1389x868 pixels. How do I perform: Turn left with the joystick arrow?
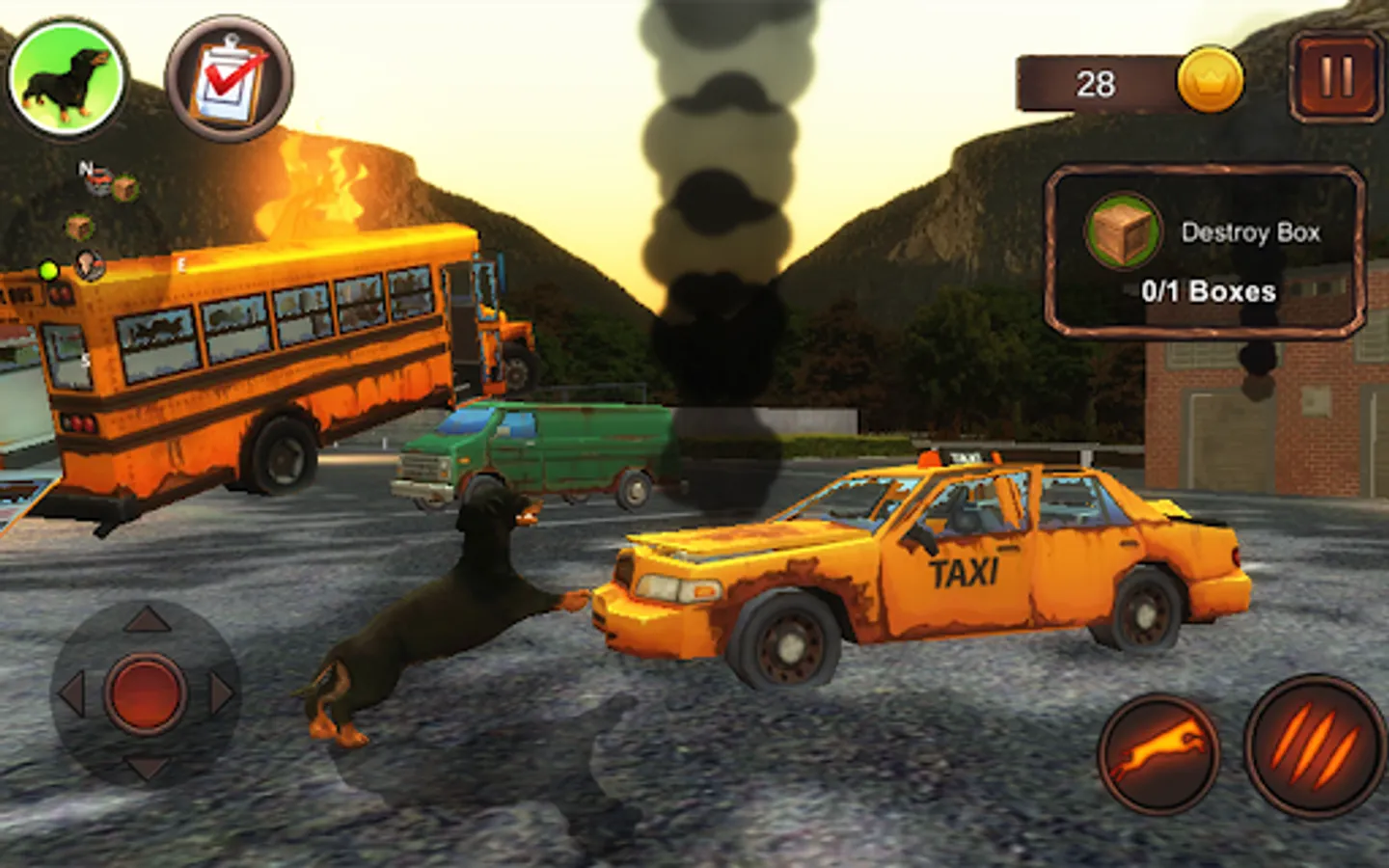pos(72,693)
